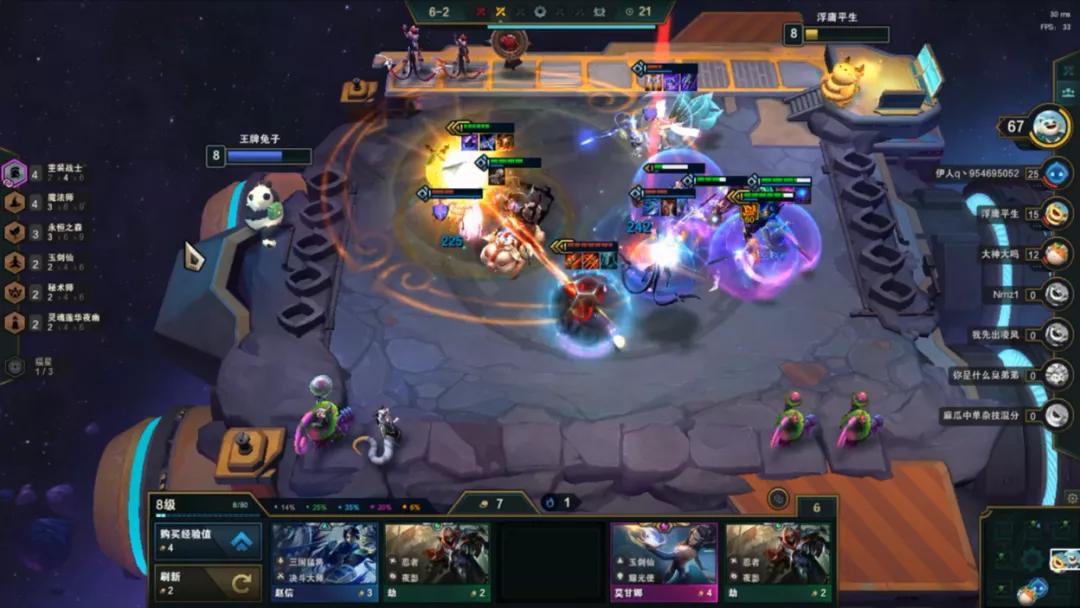The width and height of the screenshot is (1080, 608).
Task: Open the 6-2 stage tracker at top
Action: [439, 12]
